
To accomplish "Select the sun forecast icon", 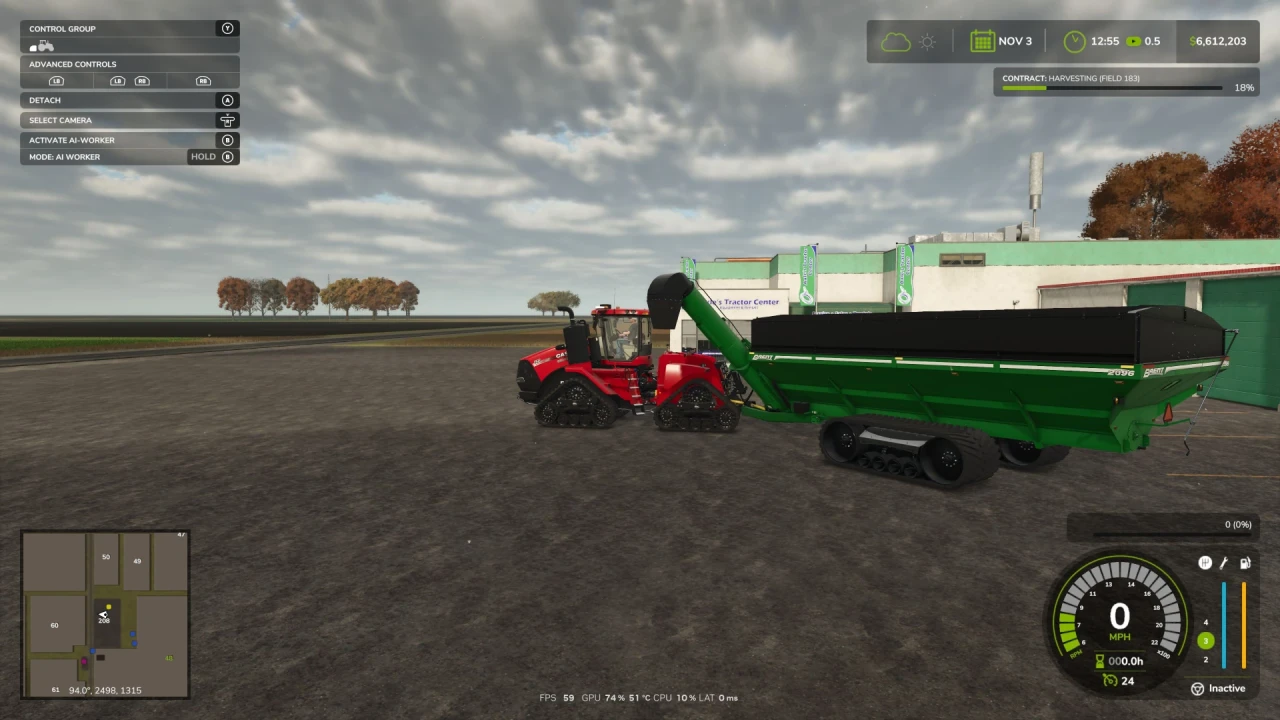I will pos(926,41).
